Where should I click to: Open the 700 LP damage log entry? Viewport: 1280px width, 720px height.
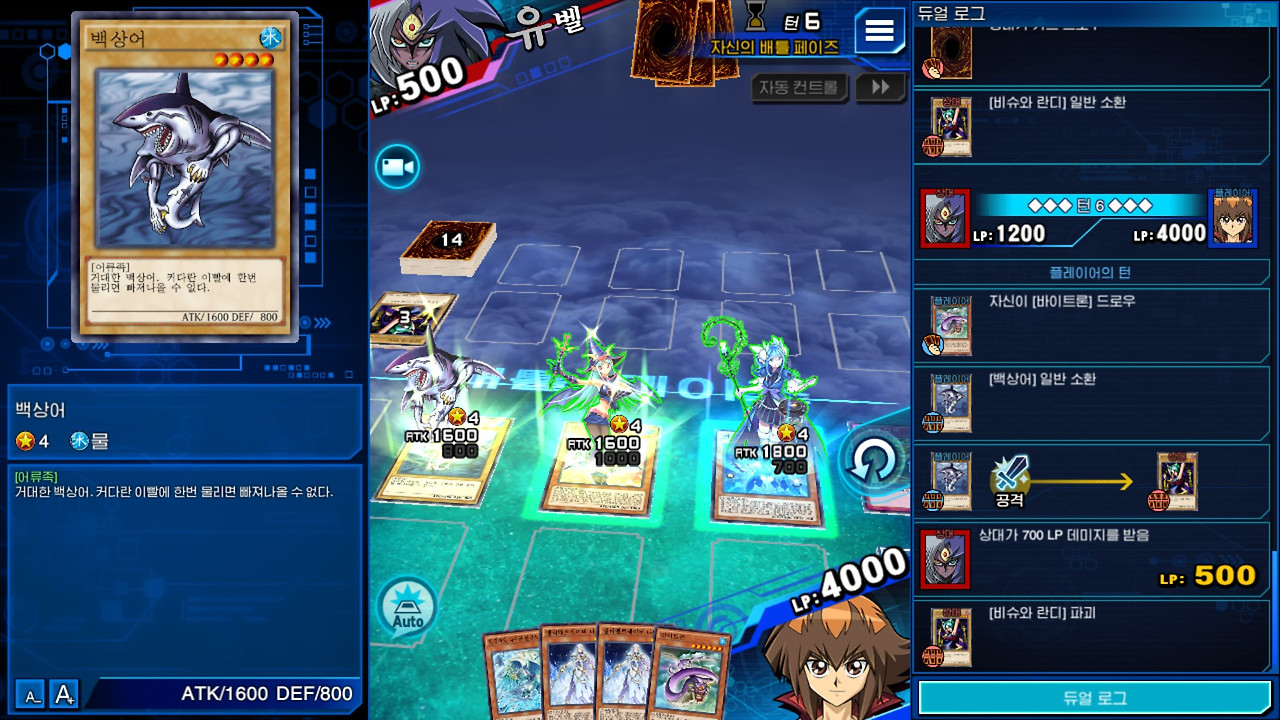[x=1092, y=557]
